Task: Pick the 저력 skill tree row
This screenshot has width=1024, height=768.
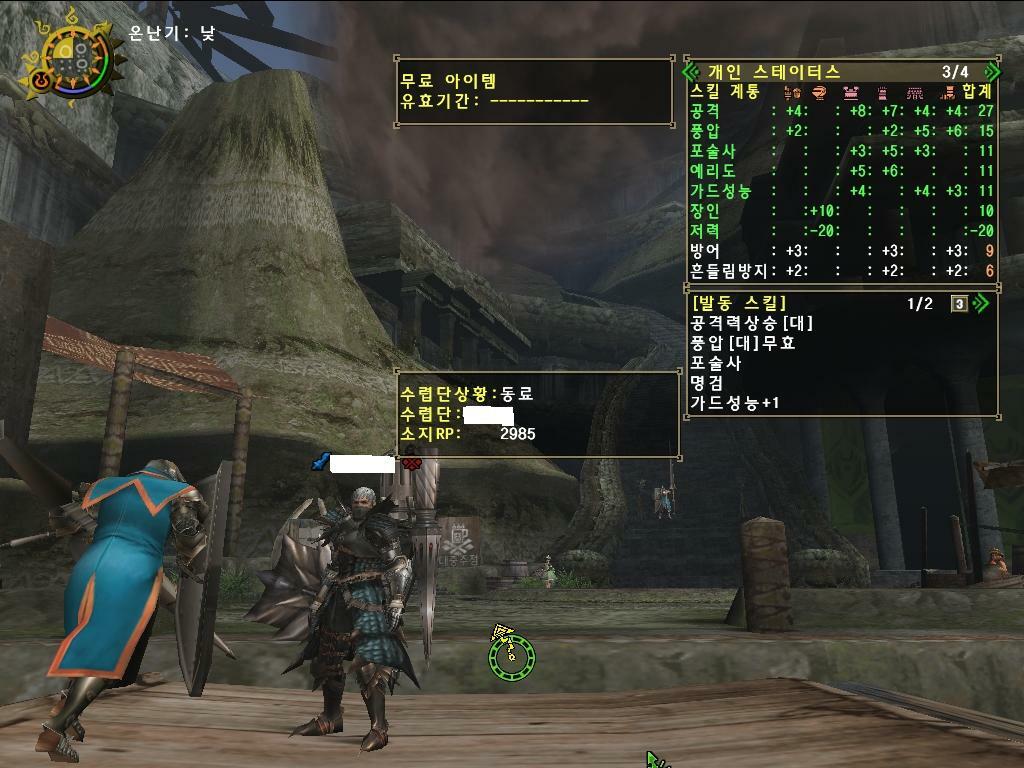Action: tap(840, 231)
